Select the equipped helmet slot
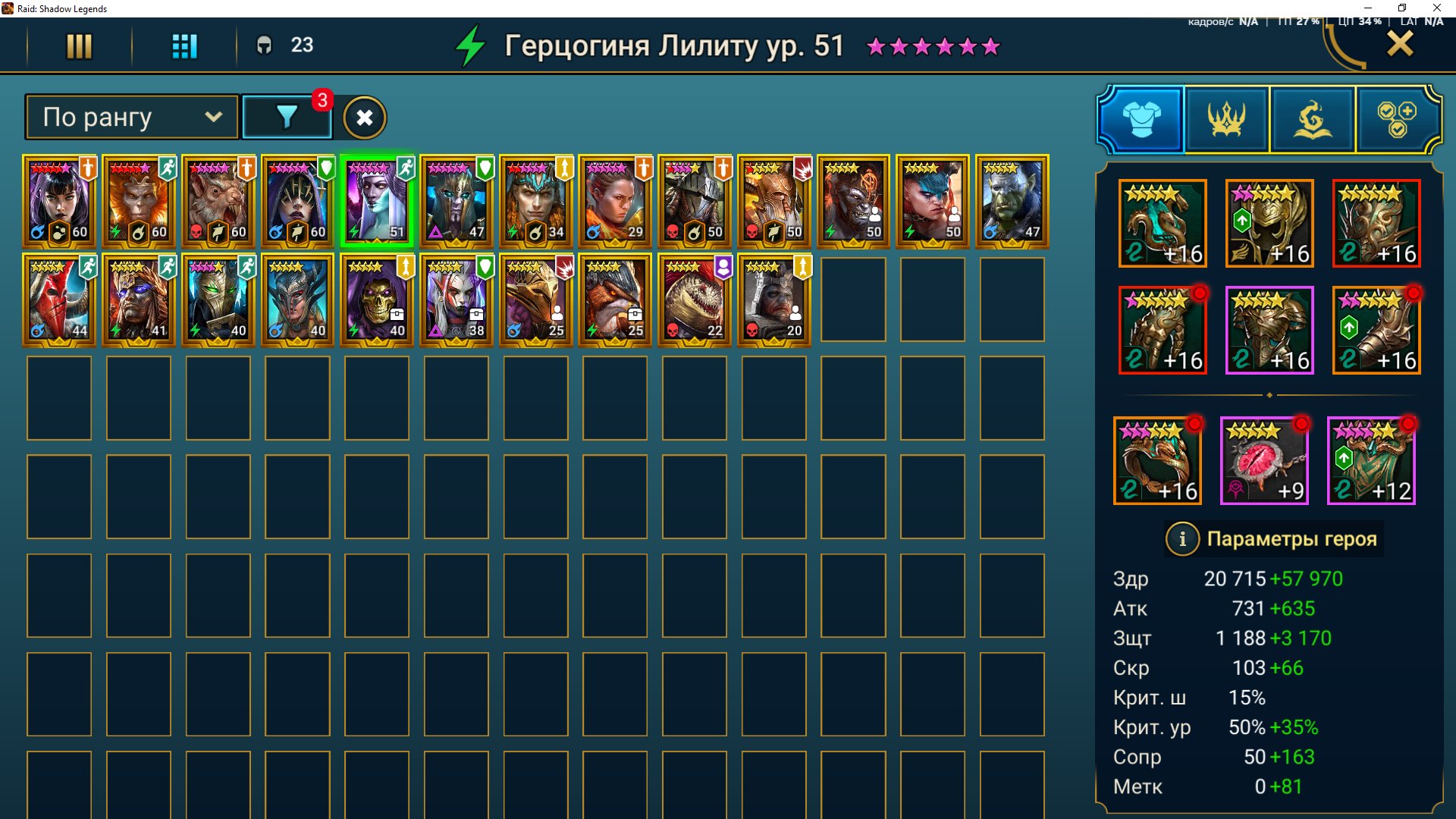 1269,224
